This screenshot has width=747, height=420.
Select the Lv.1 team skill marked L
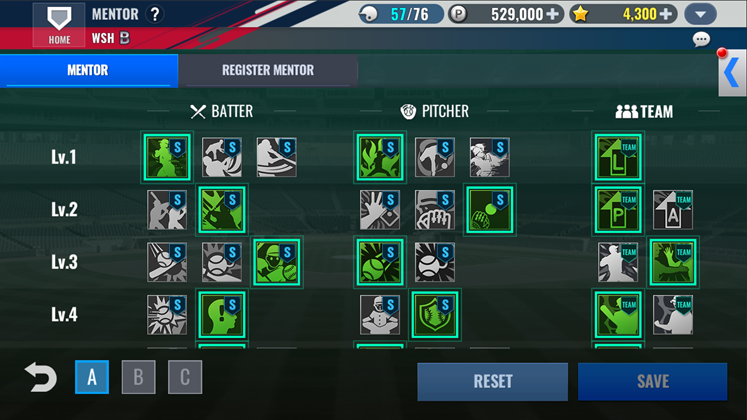(619, 158)
